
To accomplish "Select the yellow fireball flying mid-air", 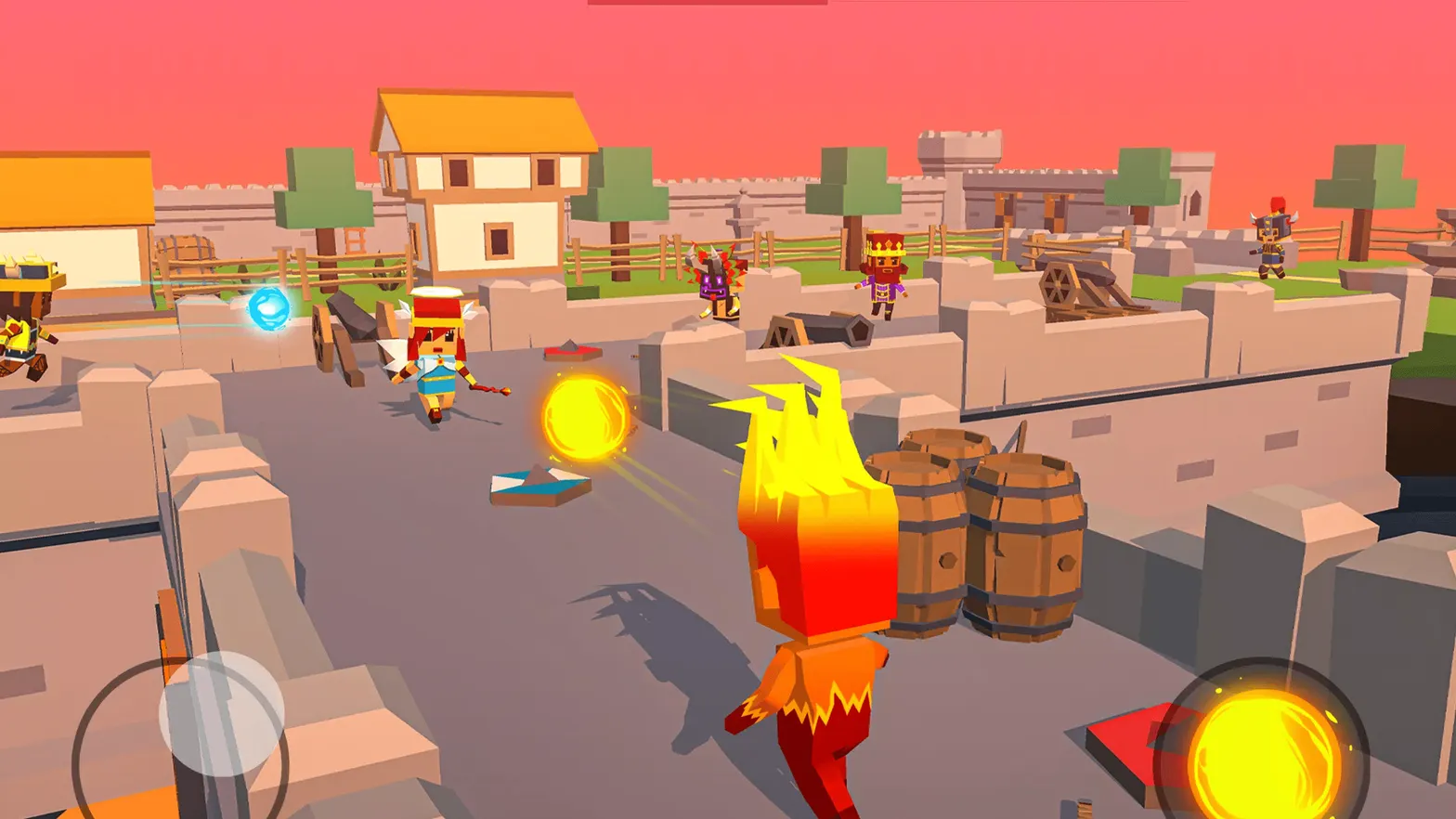I will click(x=585, y=416).
